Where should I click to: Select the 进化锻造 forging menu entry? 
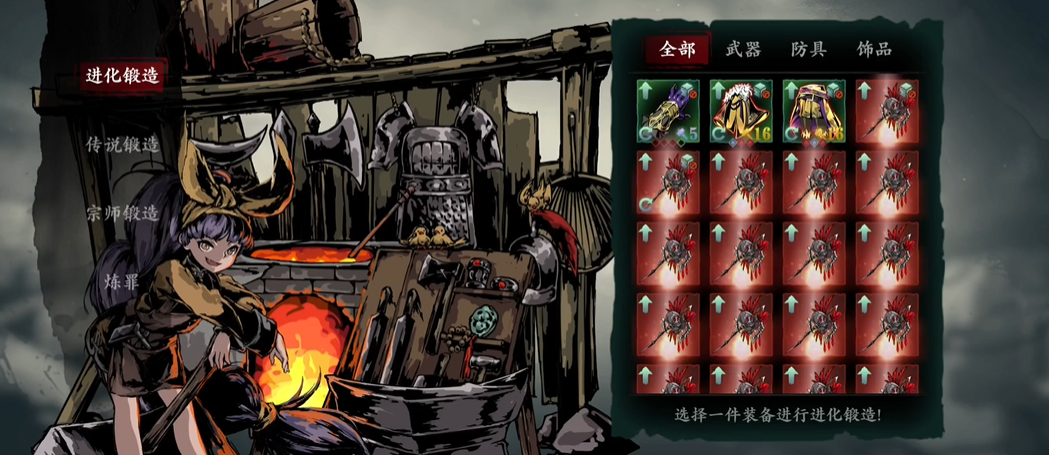(123, 77)
